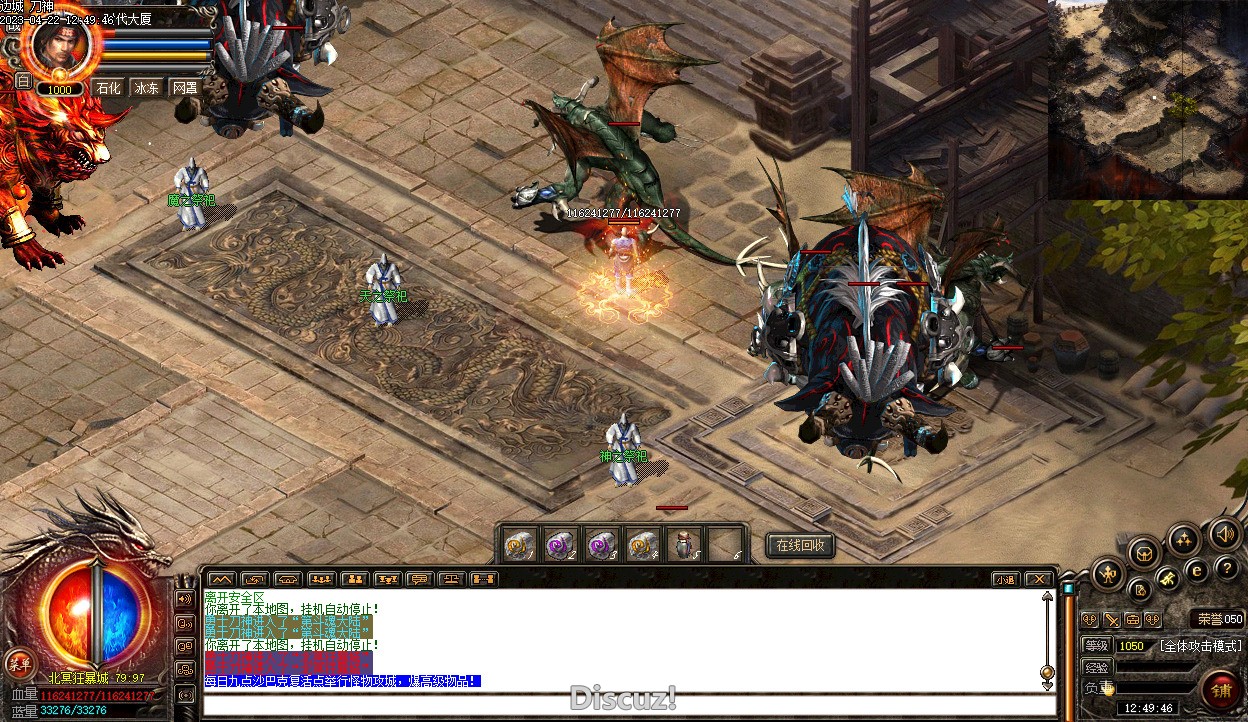Click the round 'e' icon button
Viewport: 1248px width, 722px height.
pos(1196,570)
